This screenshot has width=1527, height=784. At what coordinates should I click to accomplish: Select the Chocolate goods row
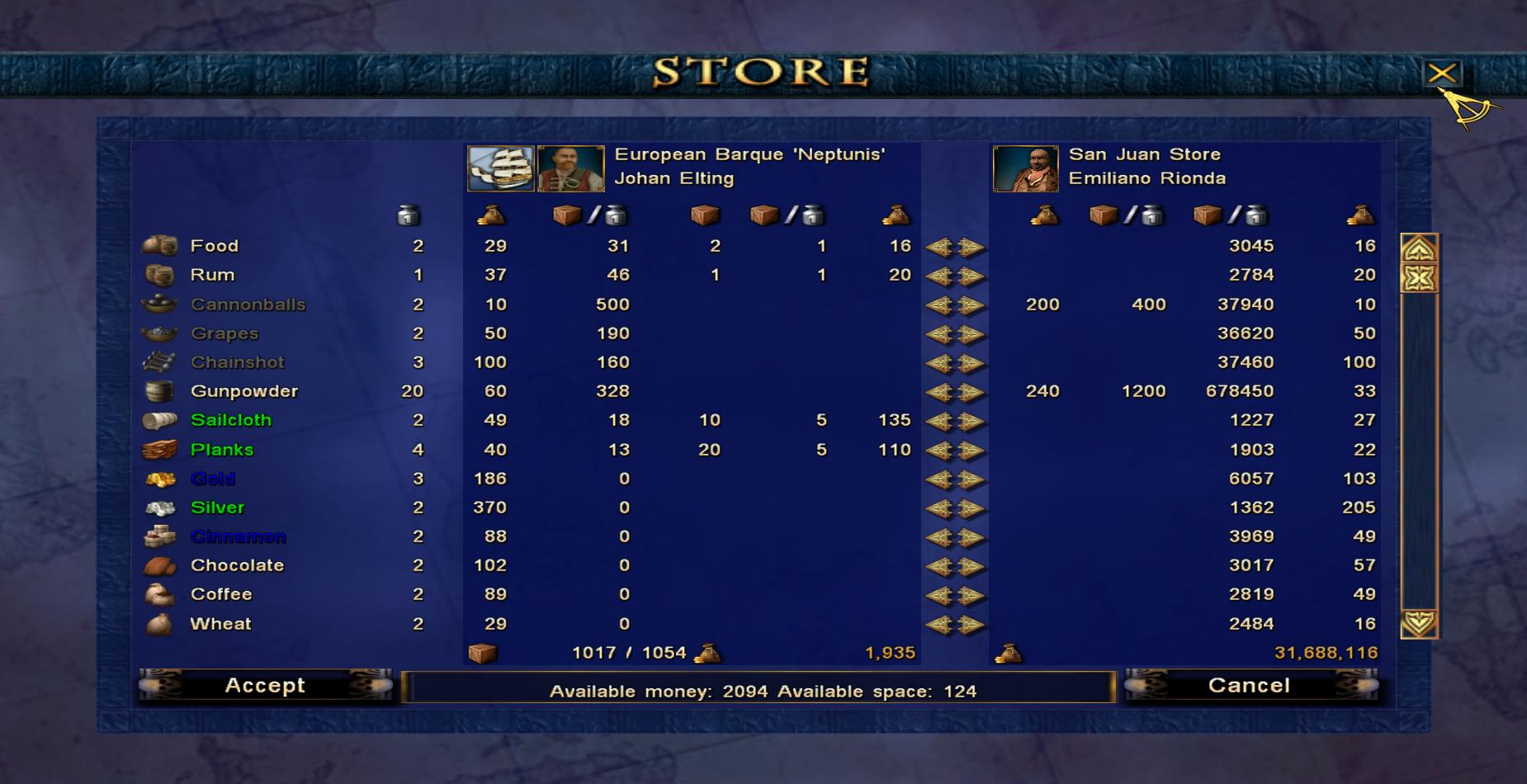point(237,565)
